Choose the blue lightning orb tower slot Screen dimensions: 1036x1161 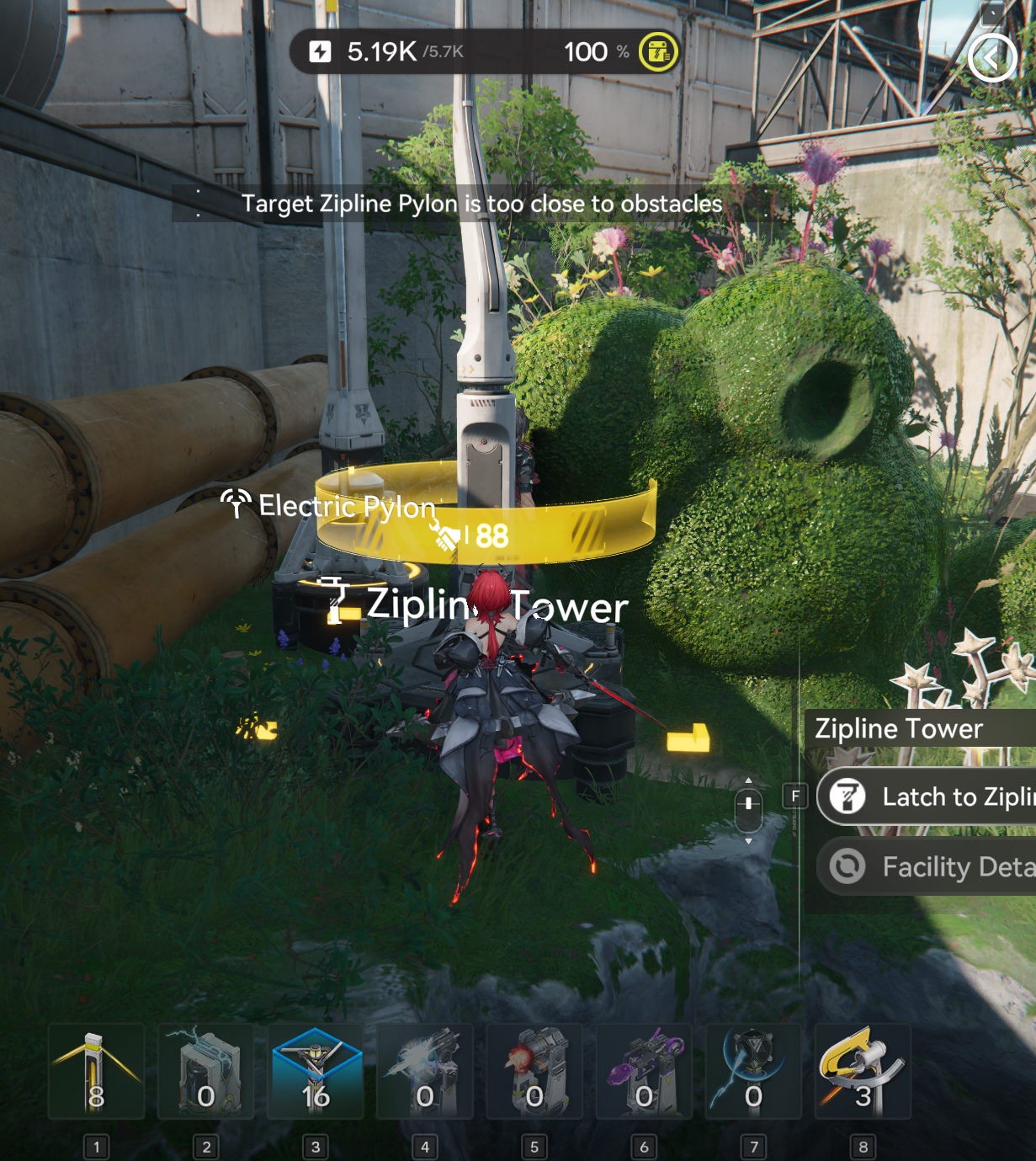click(753, 1072)
